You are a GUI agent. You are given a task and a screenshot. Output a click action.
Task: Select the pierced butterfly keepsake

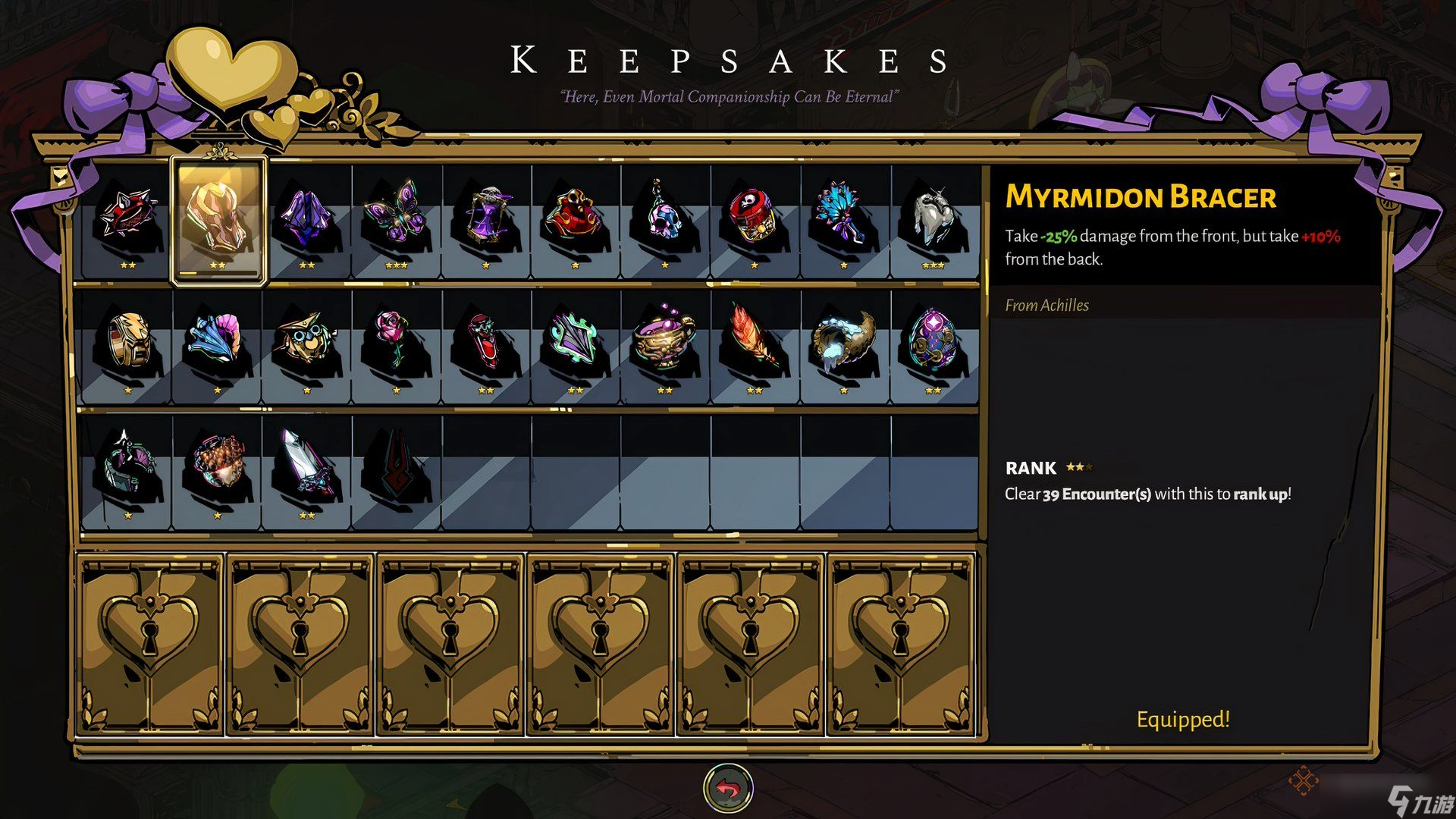396,217
